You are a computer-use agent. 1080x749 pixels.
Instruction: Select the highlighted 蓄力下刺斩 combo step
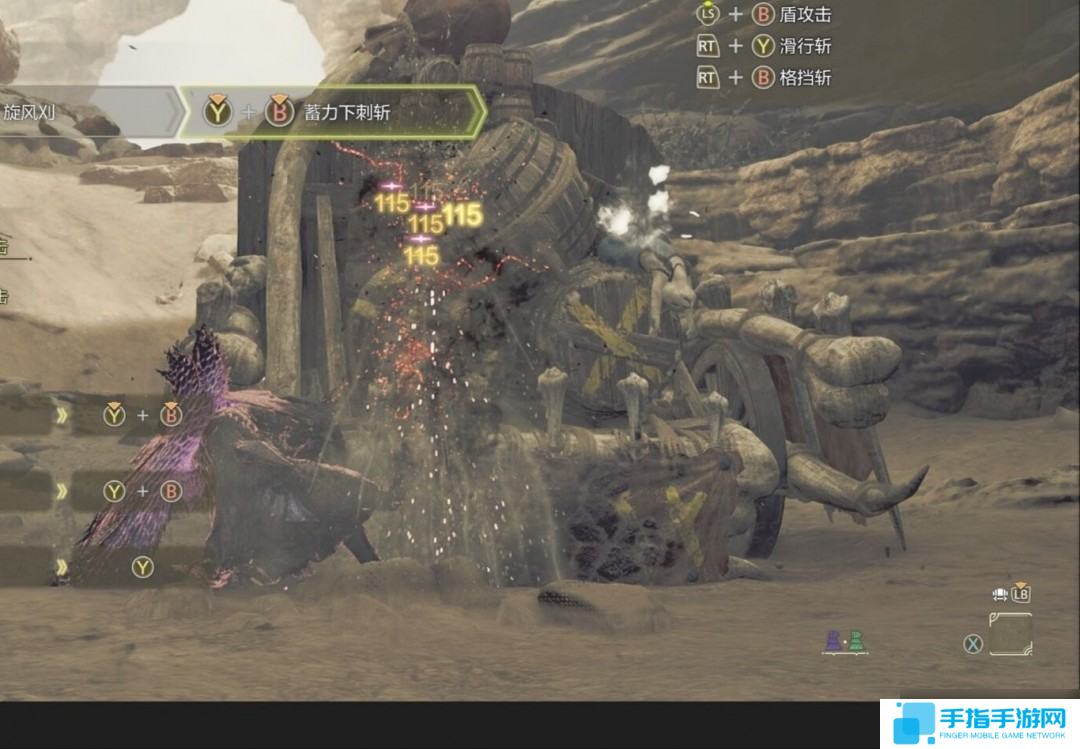(331, 112)
